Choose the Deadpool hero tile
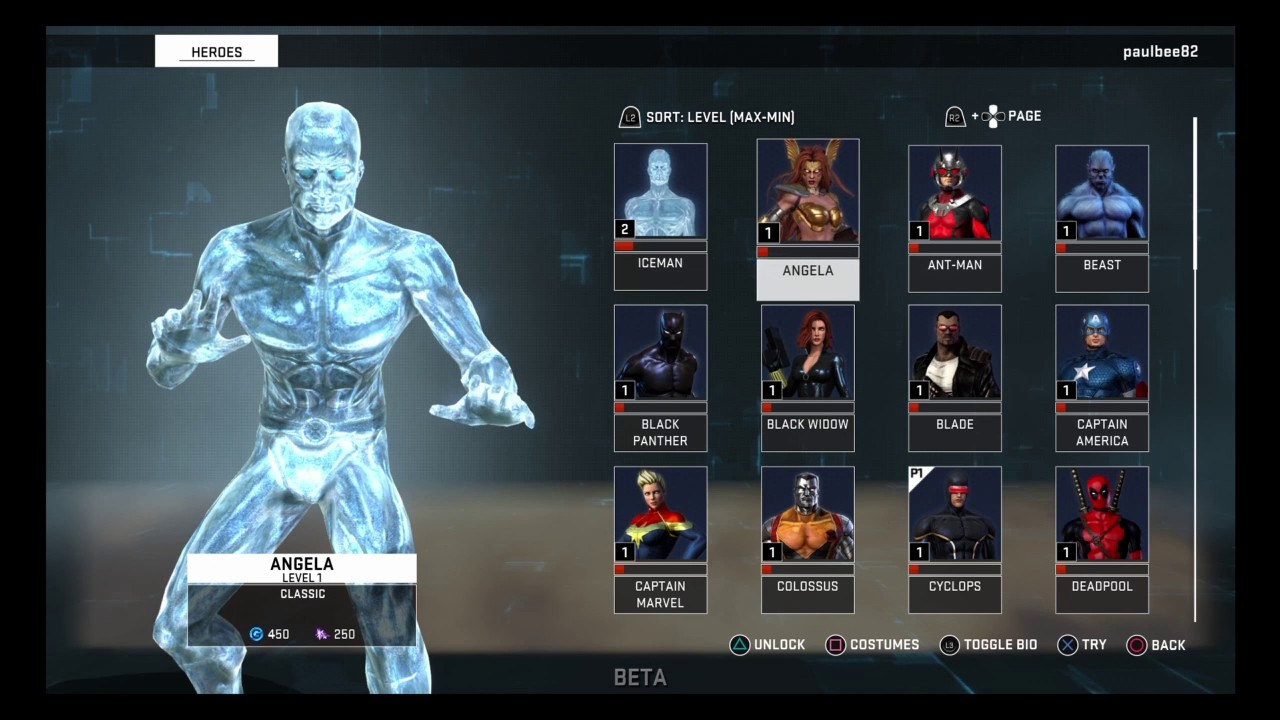The height and width of the screenshot is (720, 1280). [1101, 539]
